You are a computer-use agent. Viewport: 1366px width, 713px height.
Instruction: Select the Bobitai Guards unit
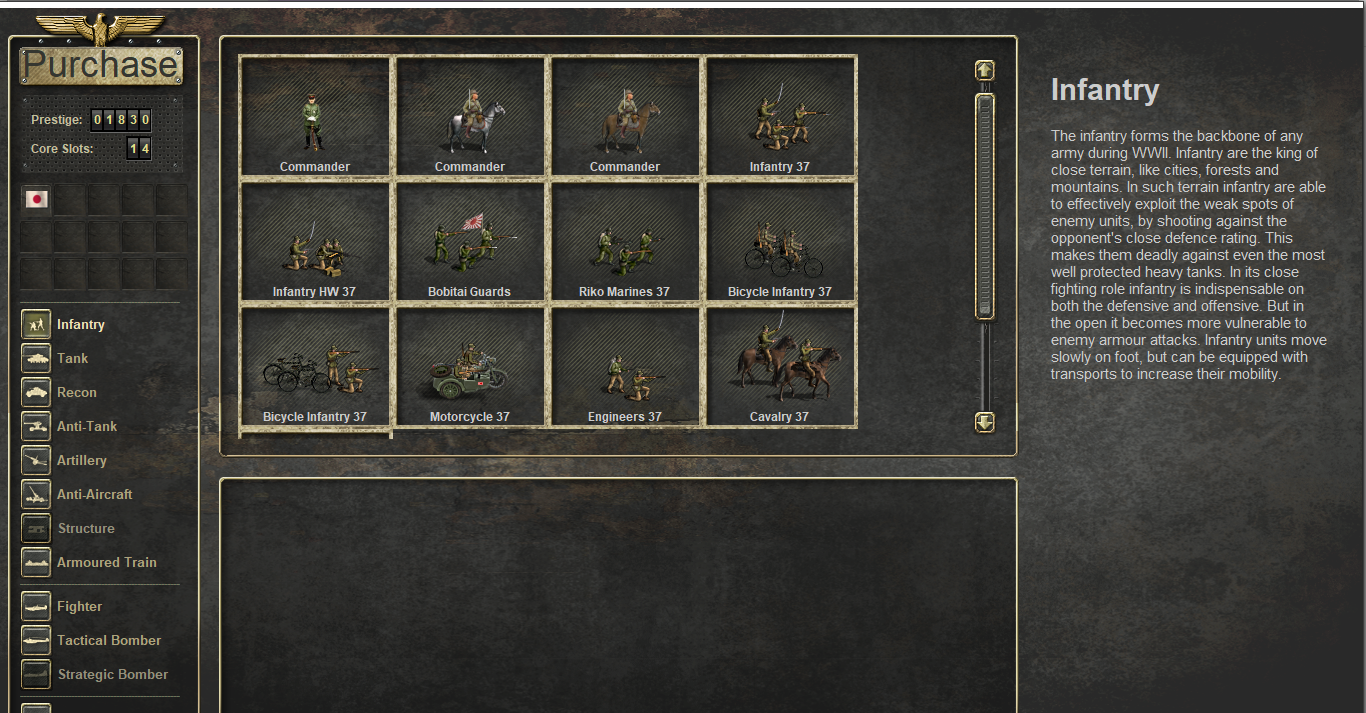470,243
